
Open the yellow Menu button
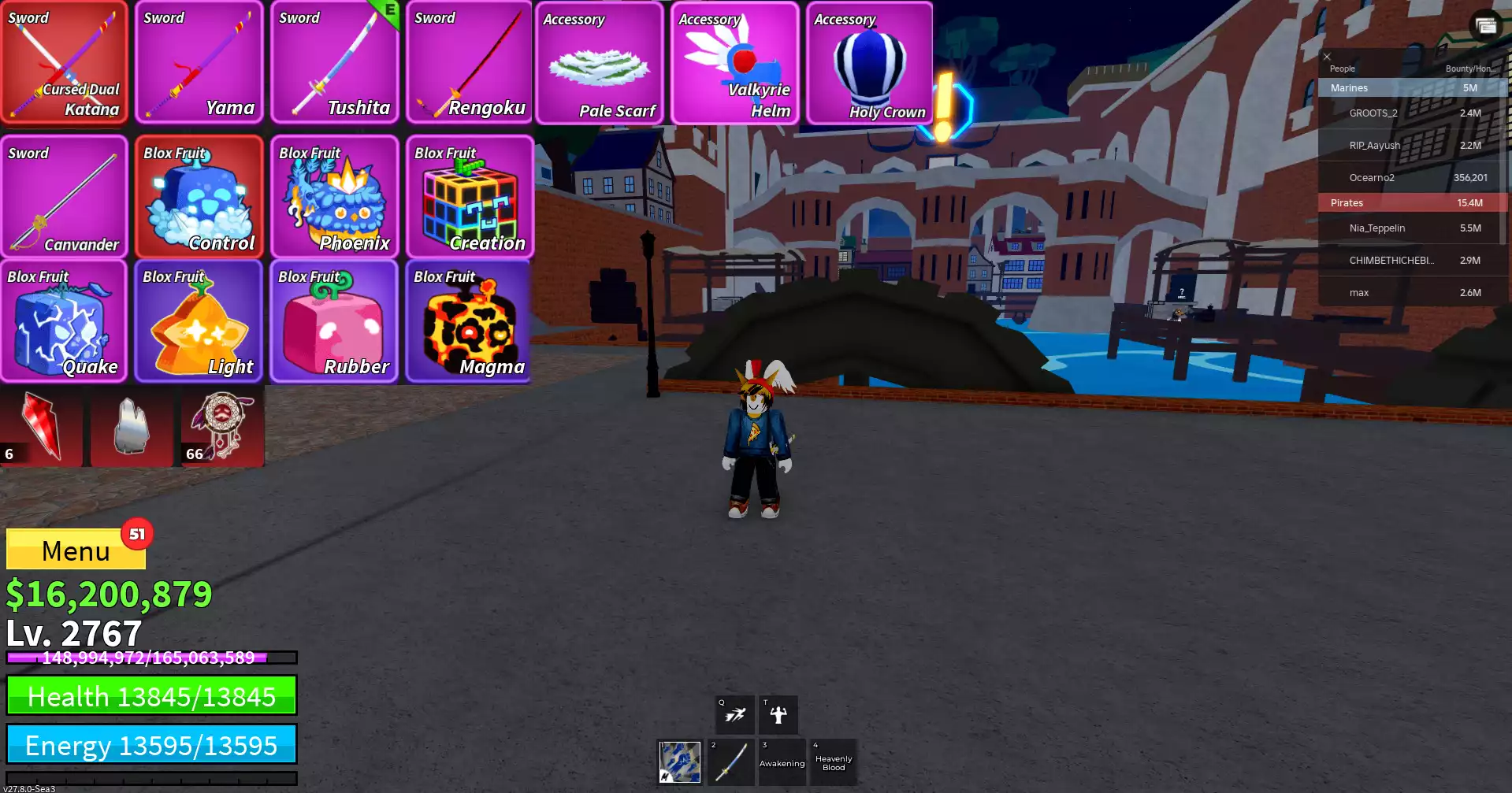click(76, 550)
